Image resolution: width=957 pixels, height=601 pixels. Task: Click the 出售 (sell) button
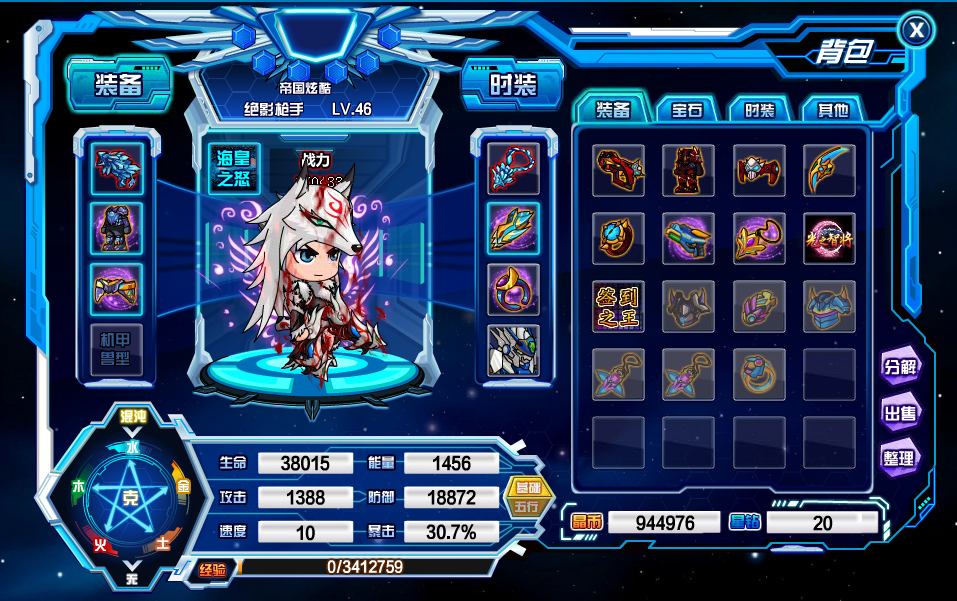pyautogui.click(x=899, y=412)
